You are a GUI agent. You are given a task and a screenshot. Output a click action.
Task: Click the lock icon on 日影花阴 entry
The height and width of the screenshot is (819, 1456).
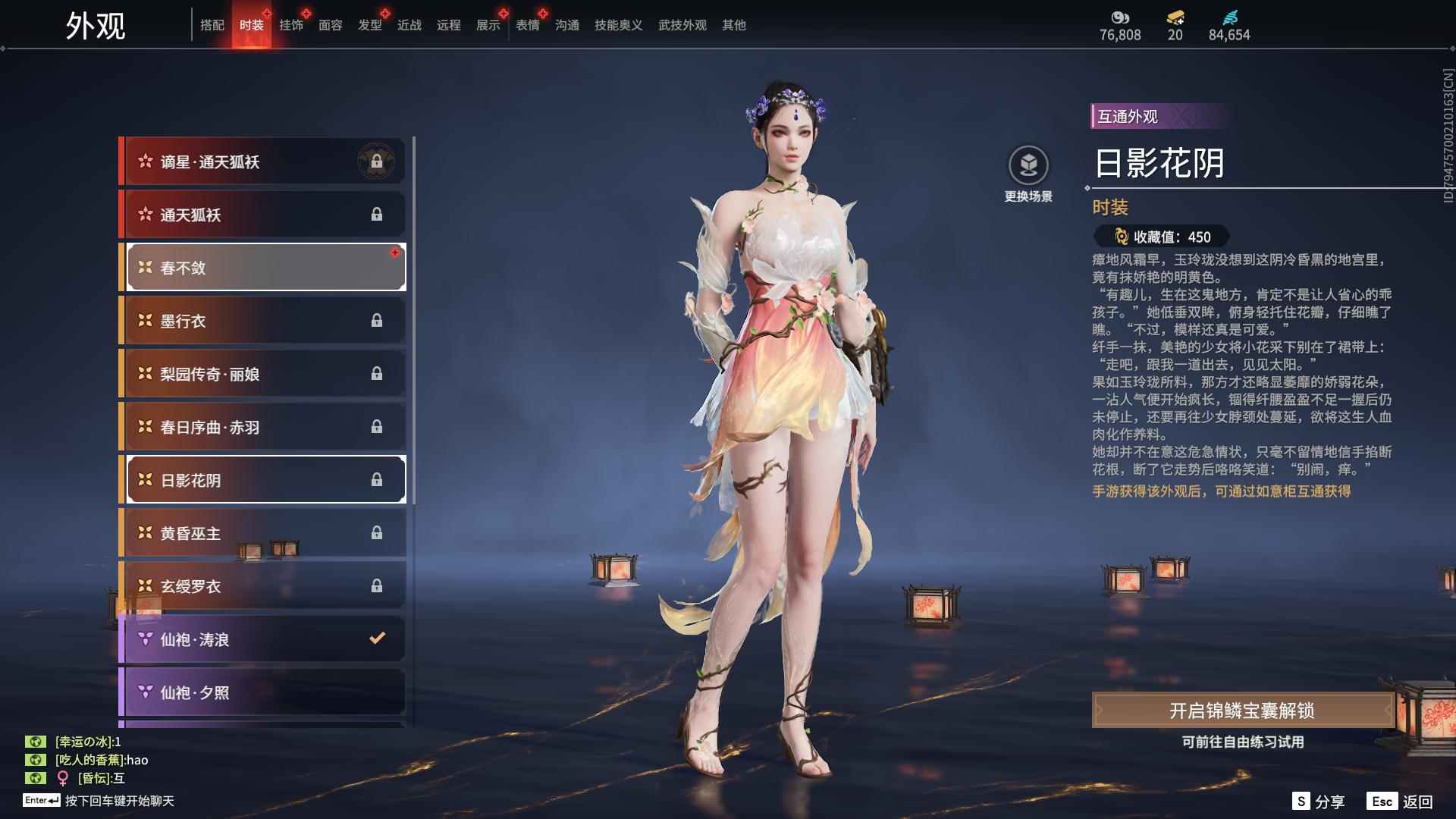click(x=378, y=479)
